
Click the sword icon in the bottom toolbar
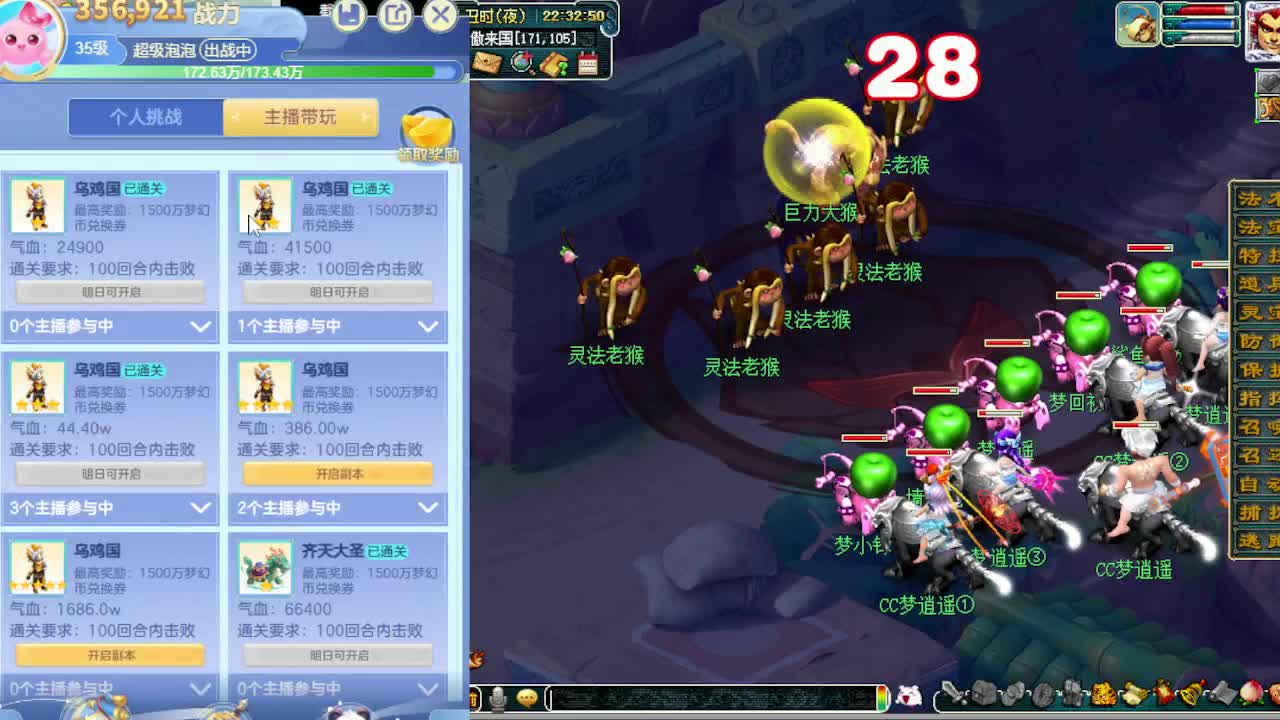(x=950, y=694)
